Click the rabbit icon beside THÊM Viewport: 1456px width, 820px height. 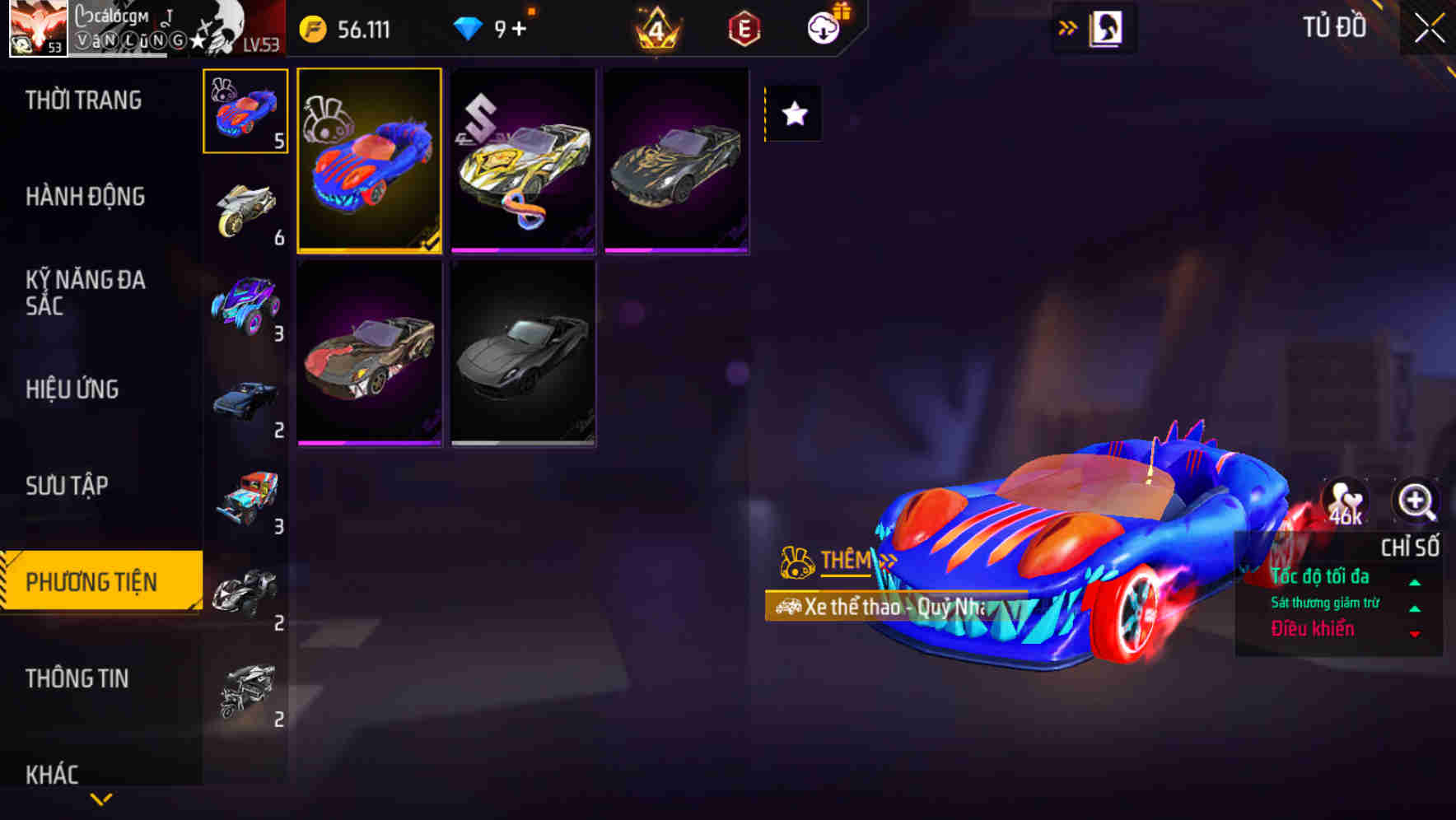click(796, 559)
